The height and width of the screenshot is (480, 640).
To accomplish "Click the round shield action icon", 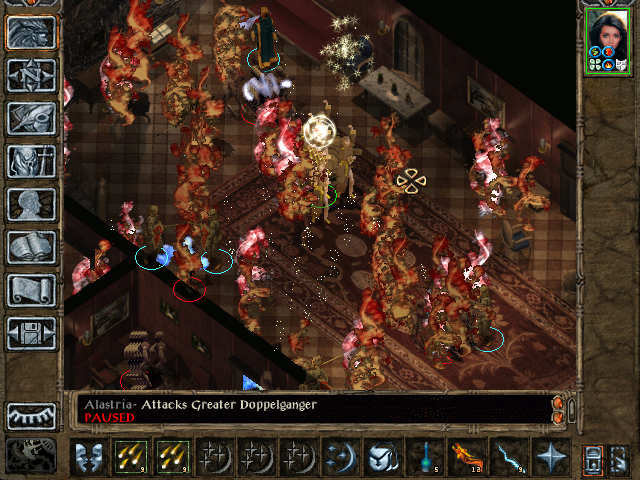I will (381, 457).
